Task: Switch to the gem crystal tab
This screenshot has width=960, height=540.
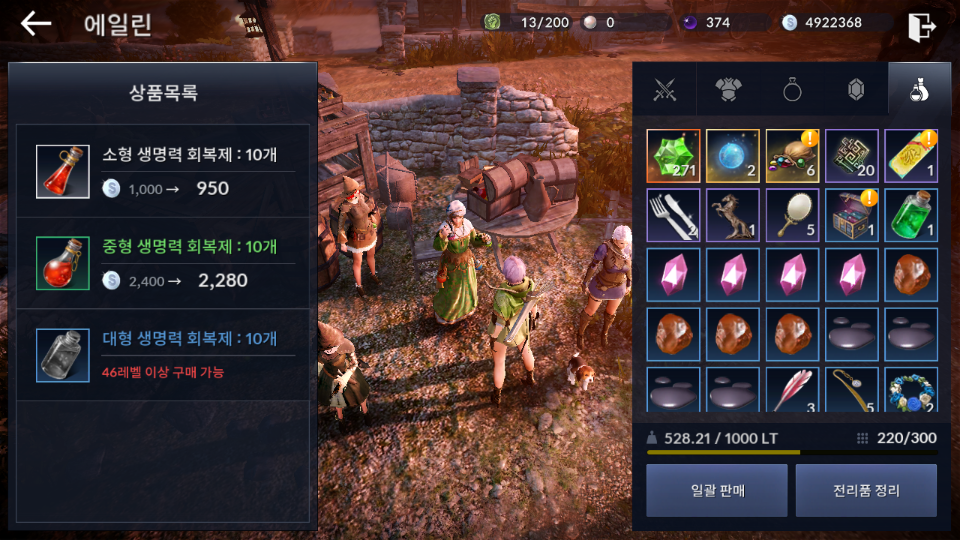Action: tap(856, 90)
